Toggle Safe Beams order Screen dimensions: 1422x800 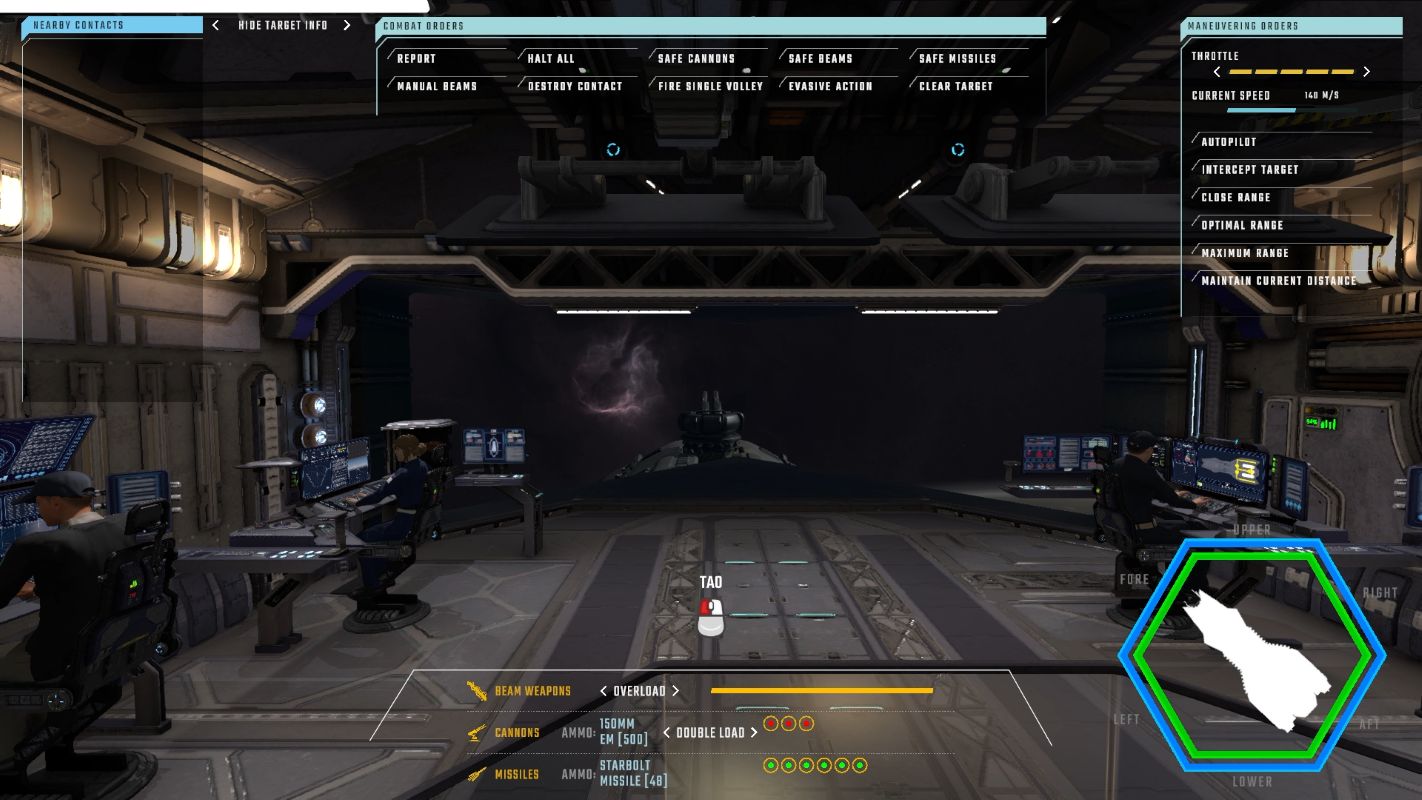[820, 59]
